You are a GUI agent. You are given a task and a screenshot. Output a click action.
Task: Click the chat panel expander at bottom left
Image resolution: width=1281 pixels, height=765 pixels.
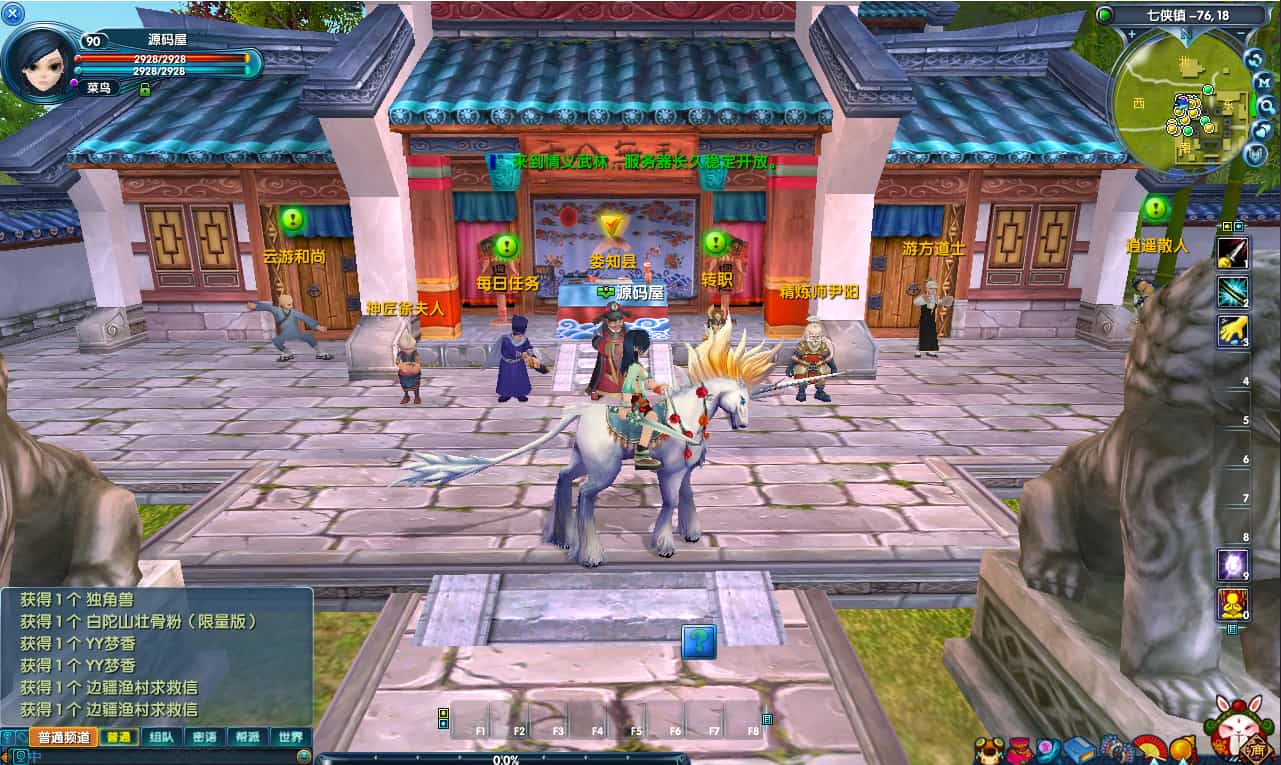8,737
